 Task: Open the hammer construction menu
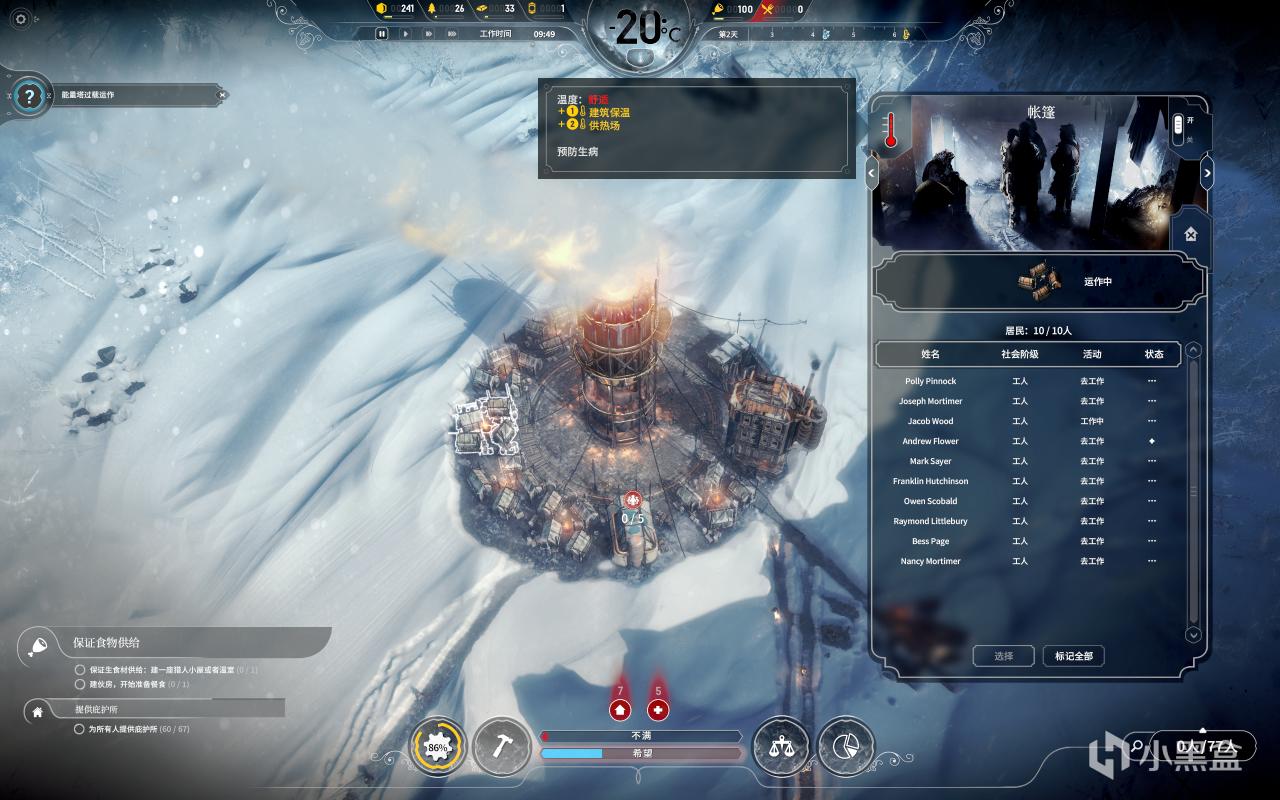[500, 747]
